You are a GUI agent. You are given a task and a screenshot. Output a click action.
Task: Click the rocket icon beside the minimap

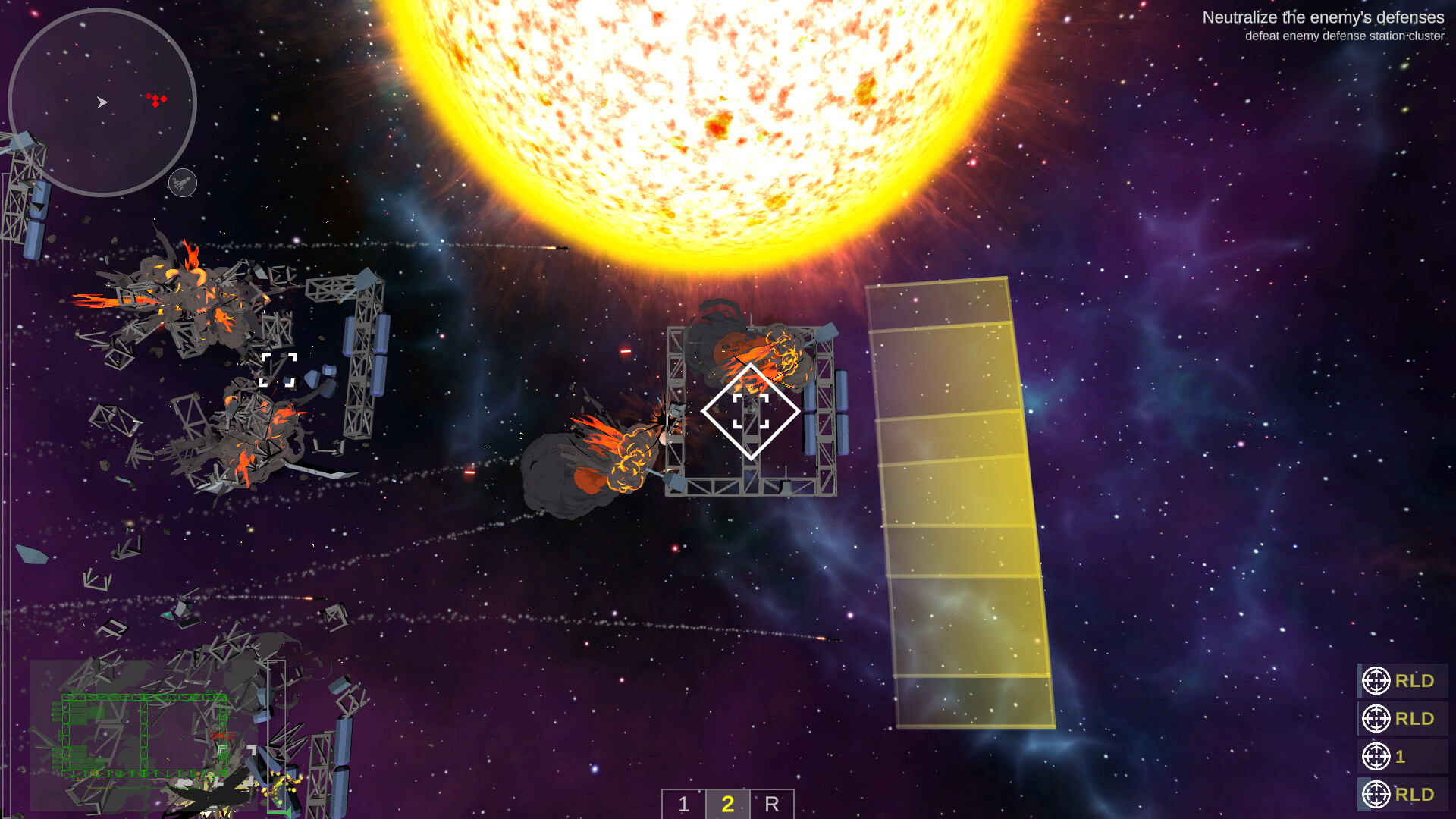click(x=180, y=182)
